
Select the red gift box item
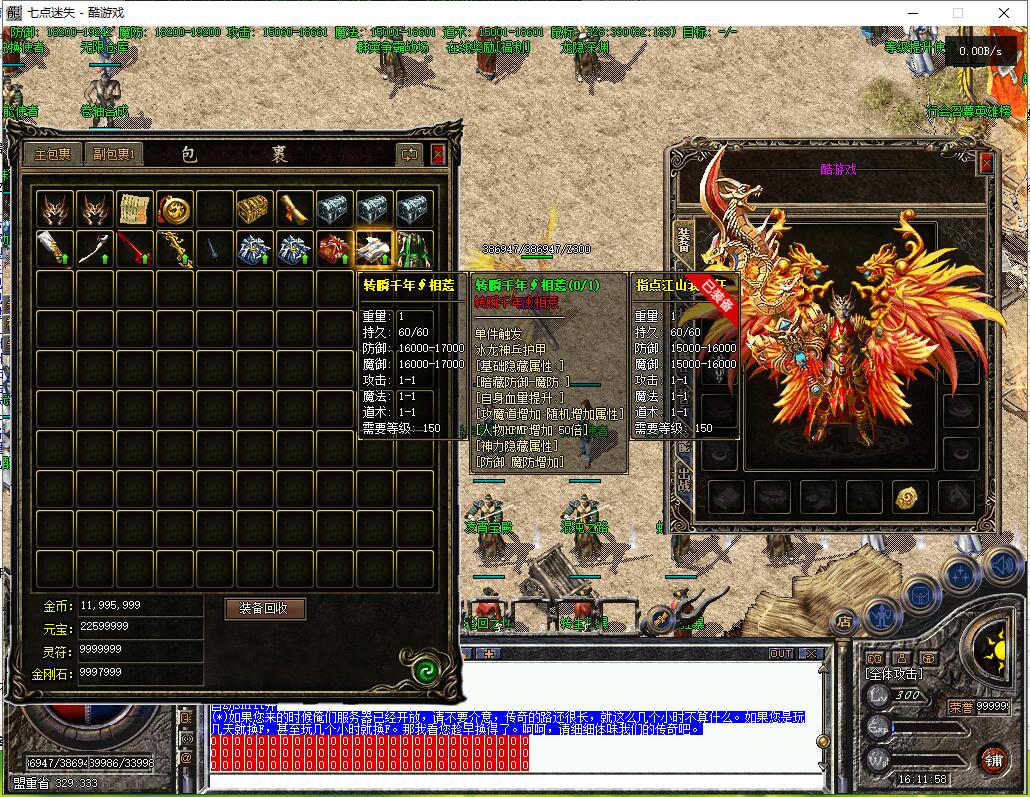tap(334, 248)
